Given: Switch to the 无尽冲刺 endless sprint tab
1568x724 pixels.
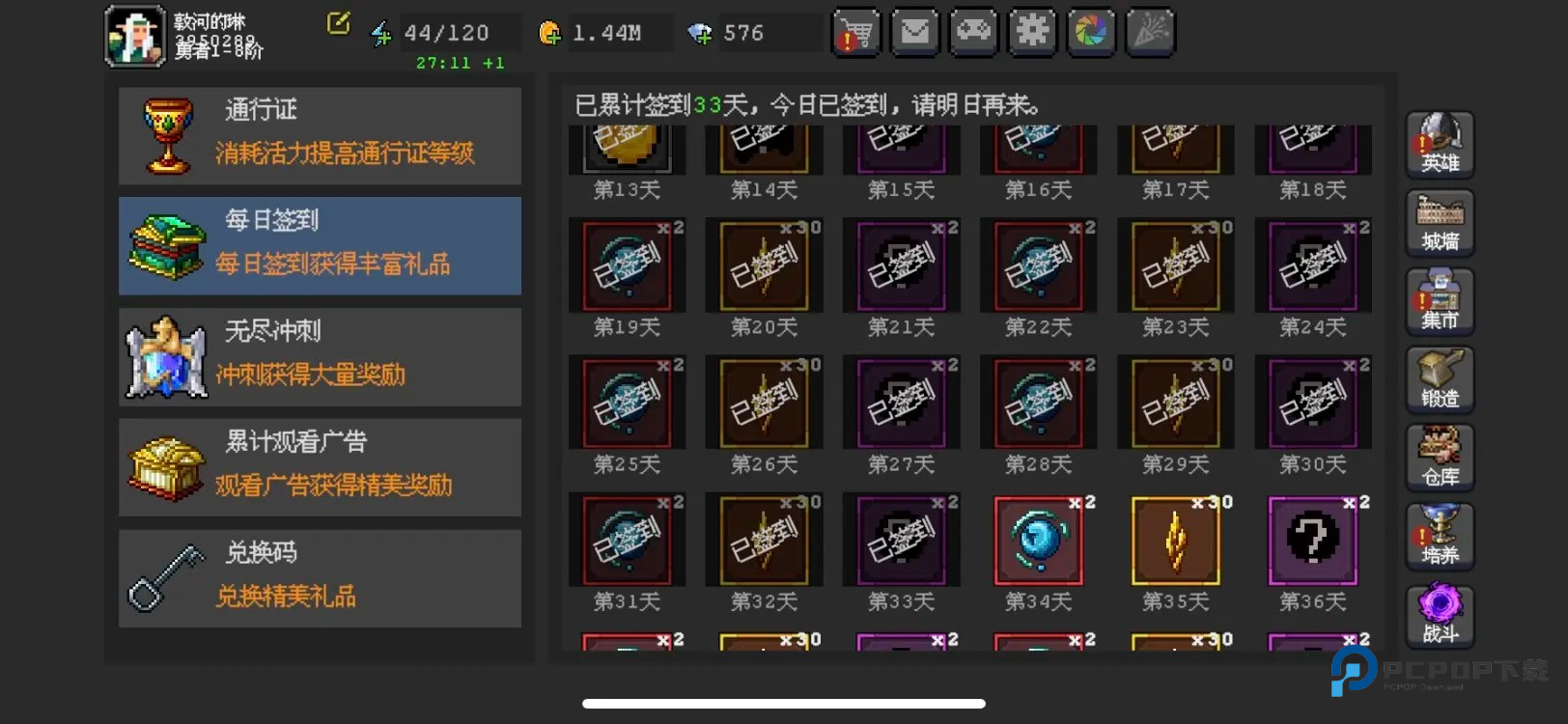Looking at the screenshot, I should click(320, 357).
